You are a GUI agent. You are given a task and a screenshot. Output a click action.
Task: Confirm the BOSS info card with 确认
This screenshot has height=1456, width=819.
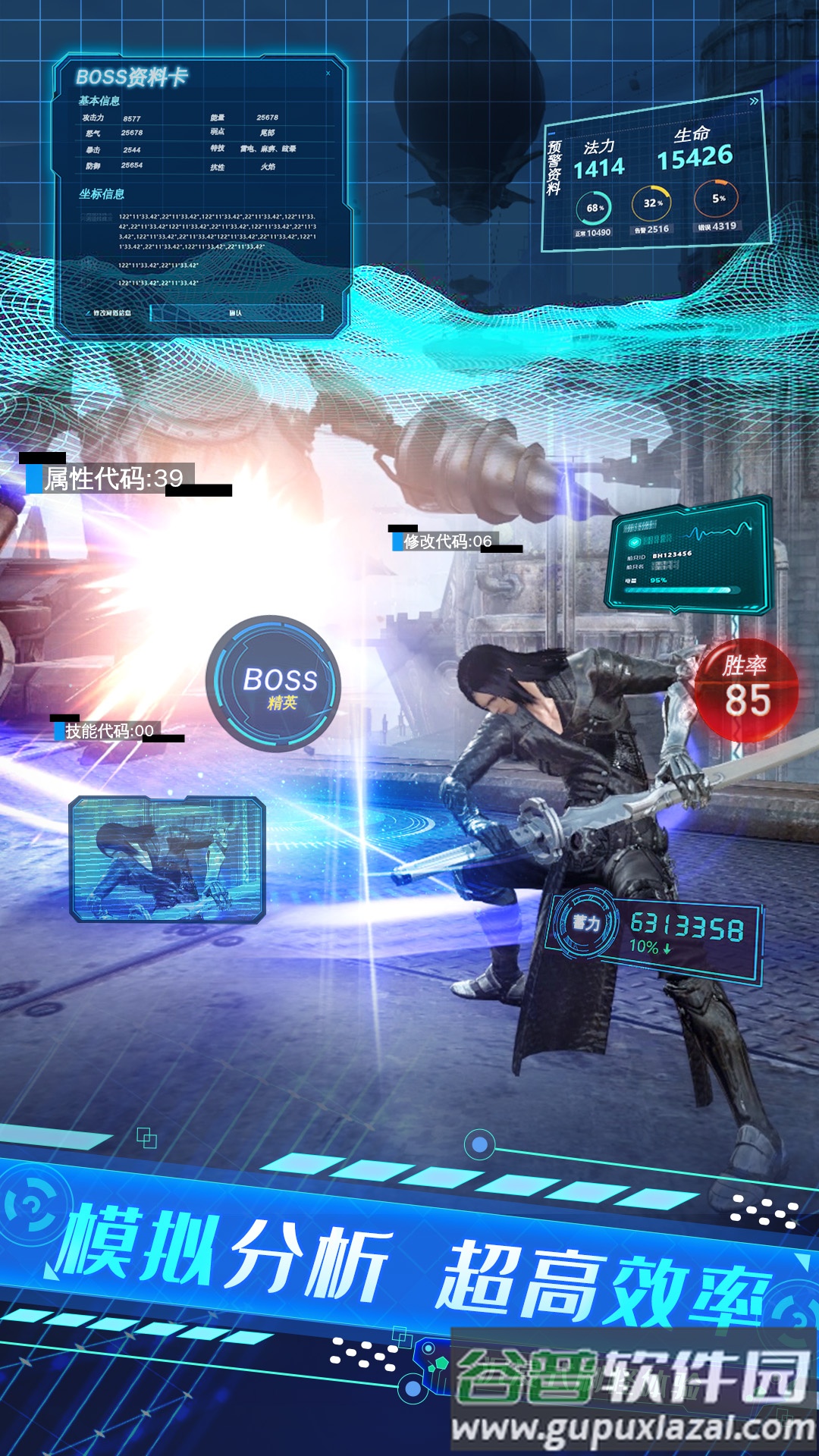(x=236, y=312)
